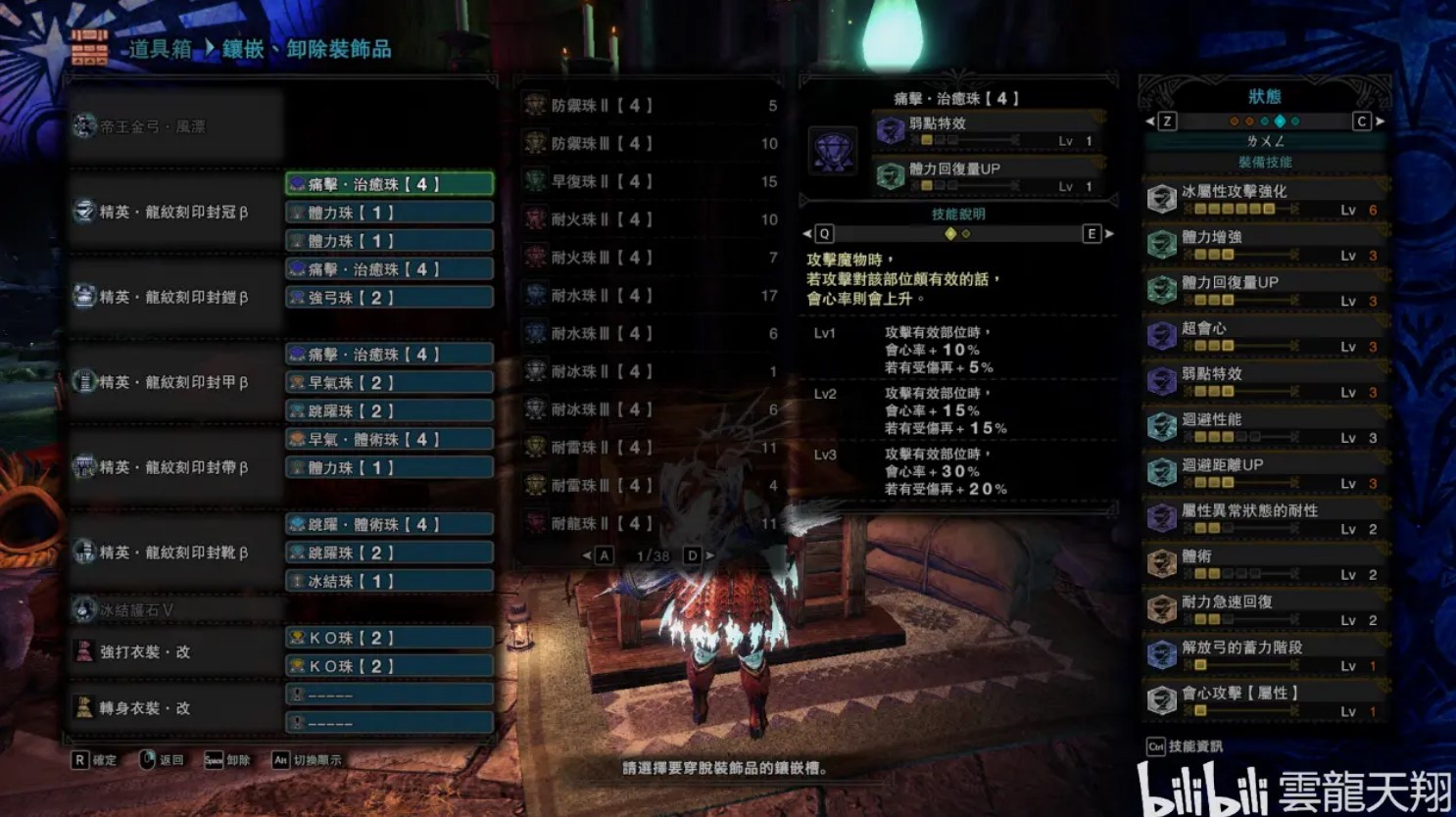Select the 冰結護石V charm row
The height and width of the screenshot is (817, 1456).
tap(176, 610)
